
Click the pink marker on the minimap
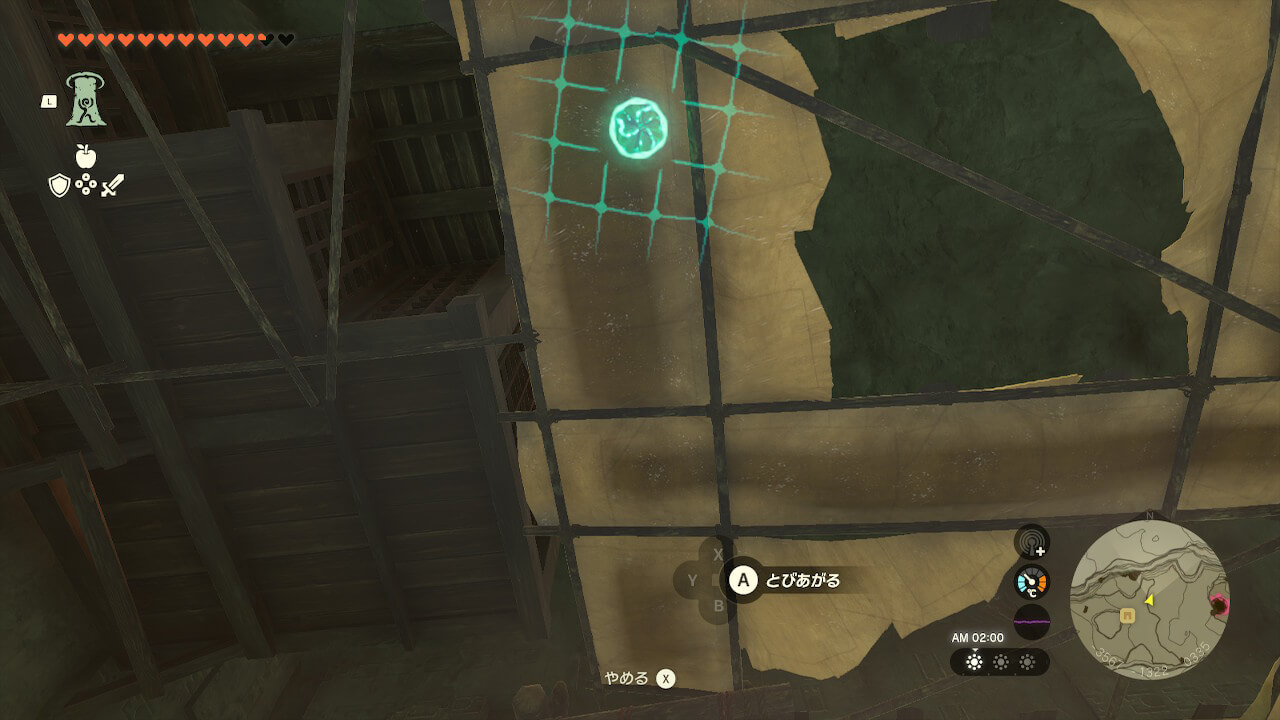click(x=1220, y=603)
